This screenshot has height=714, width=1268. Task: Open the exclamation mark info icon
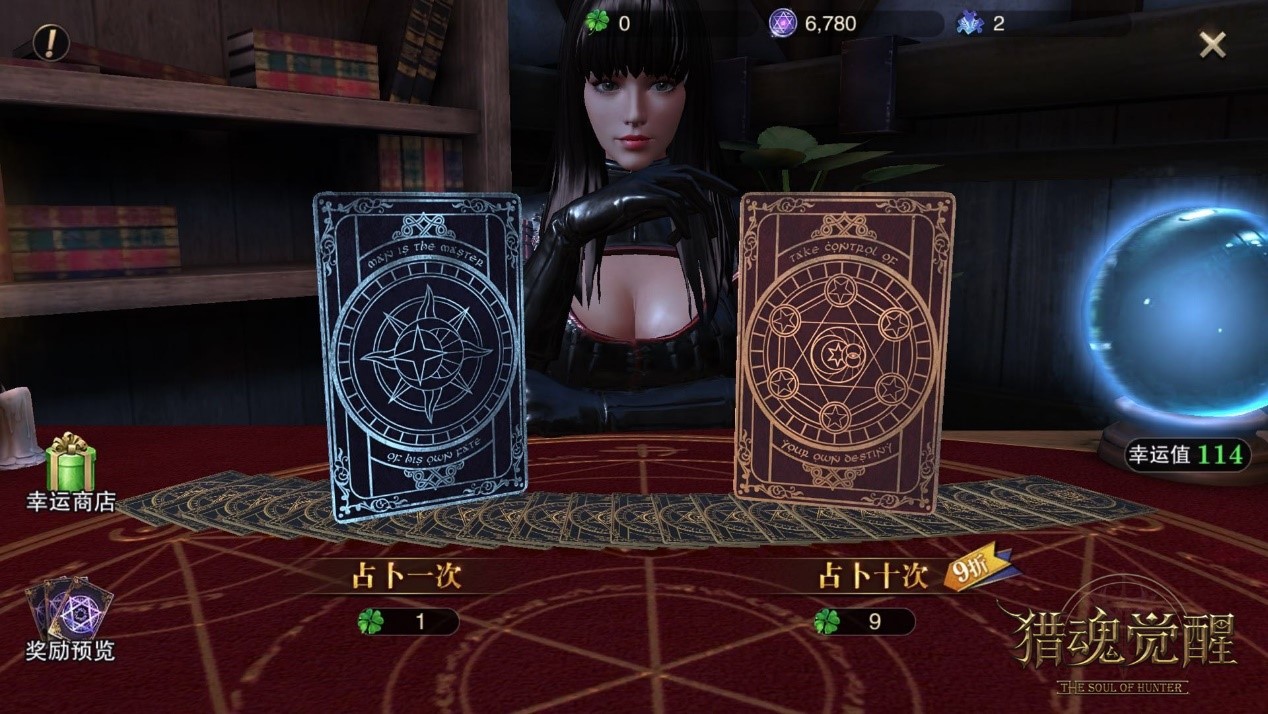50,42
